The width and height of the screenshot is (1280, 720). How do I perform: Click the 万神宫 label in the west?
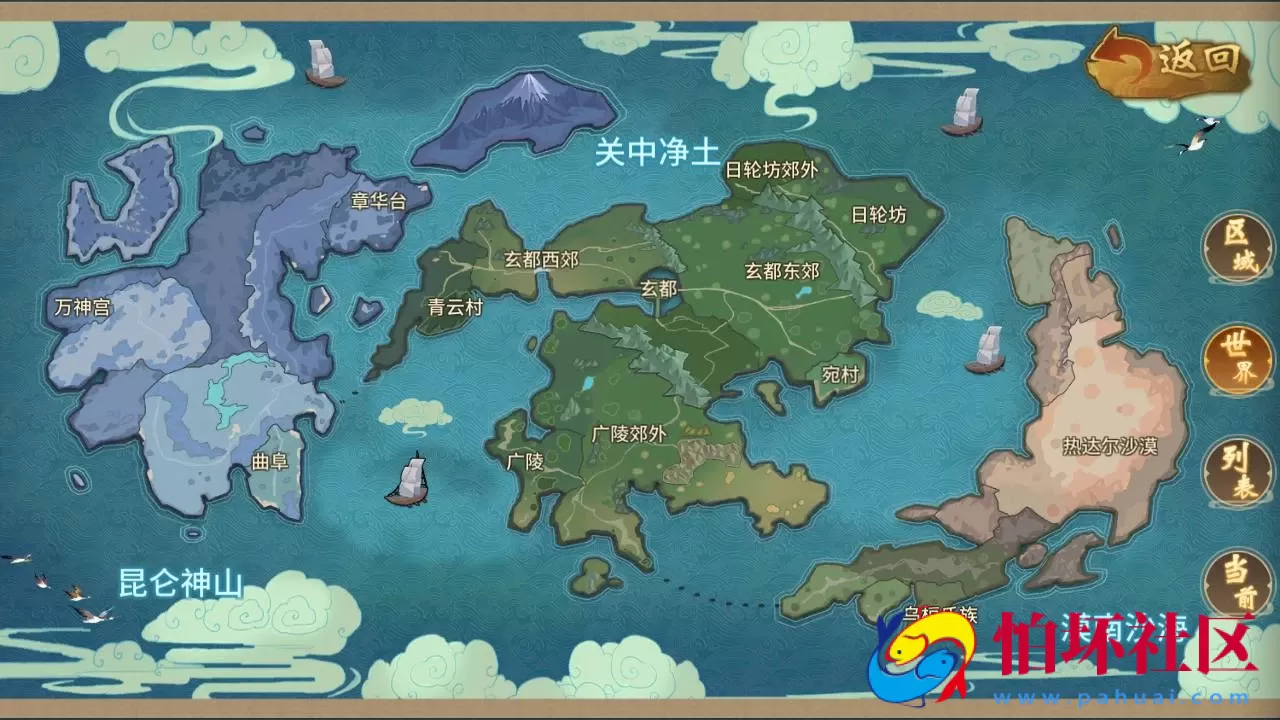click(85, 308)
